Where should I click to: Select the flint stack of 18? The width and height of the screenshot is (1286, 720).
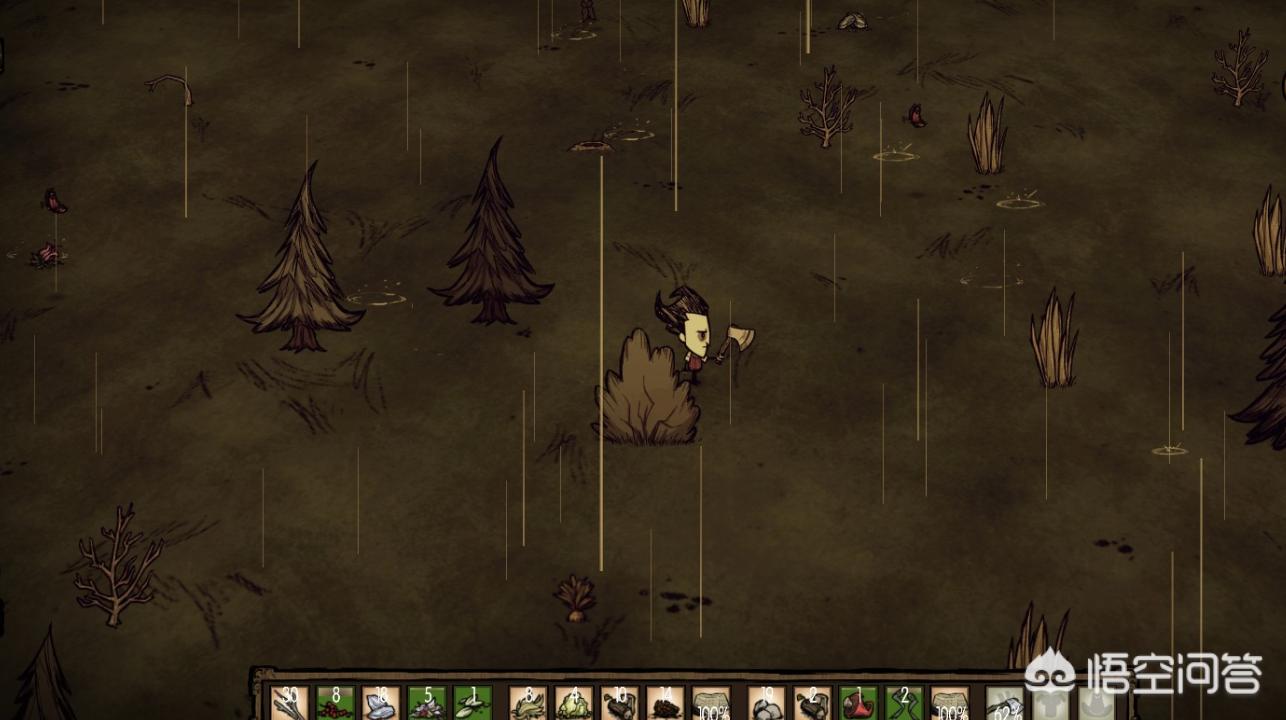point(381,703)
